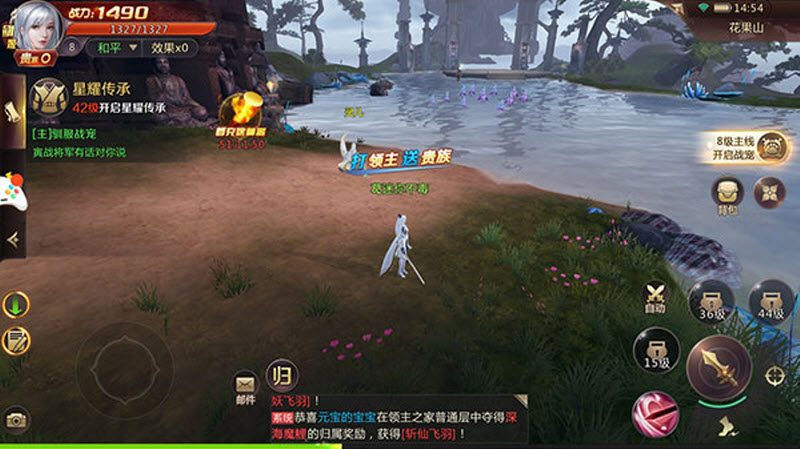
Task: Take a screenshot with the camera icon
Action: [x=15, y=420]
